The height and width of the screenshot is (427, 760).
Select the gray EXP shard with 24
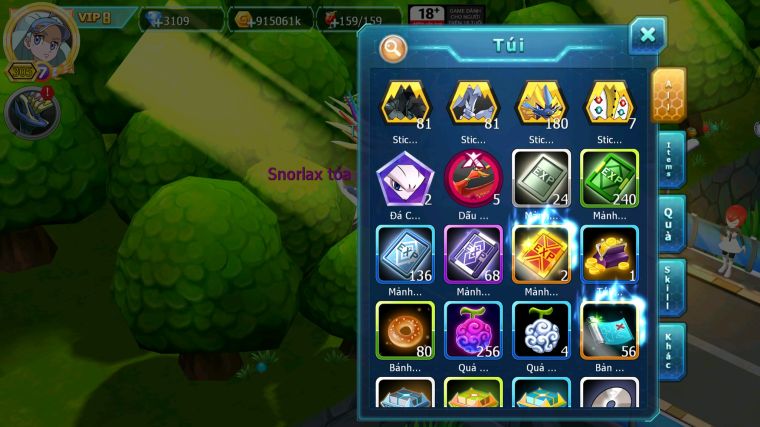541,178
